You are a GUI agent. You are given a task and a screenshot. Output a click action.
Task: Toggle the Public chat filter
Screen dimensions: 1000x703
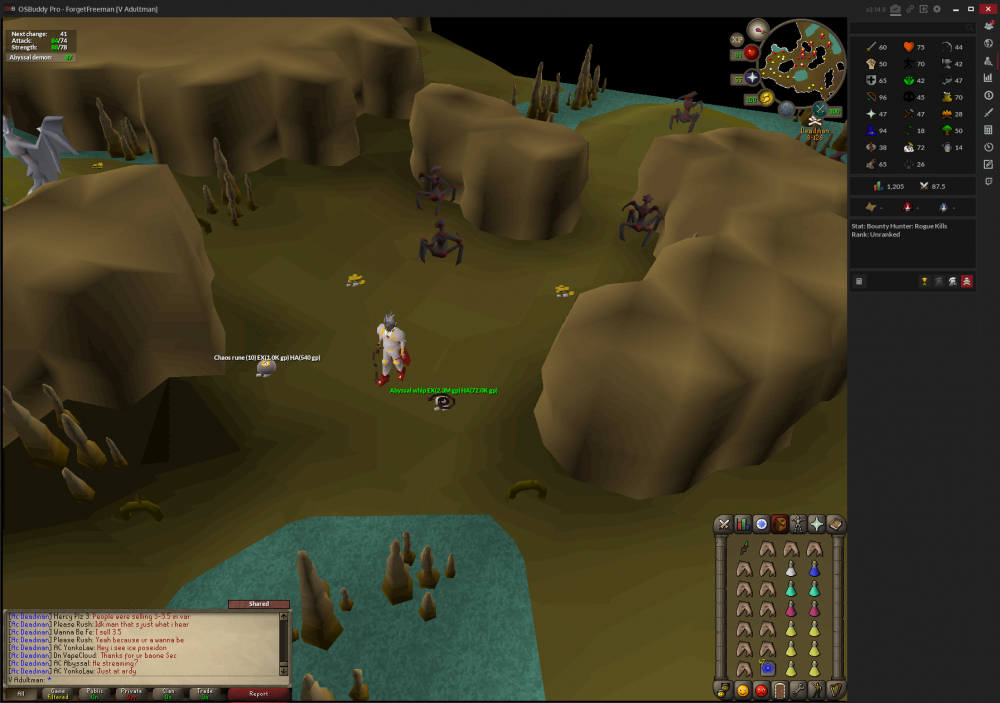(95, 693)
